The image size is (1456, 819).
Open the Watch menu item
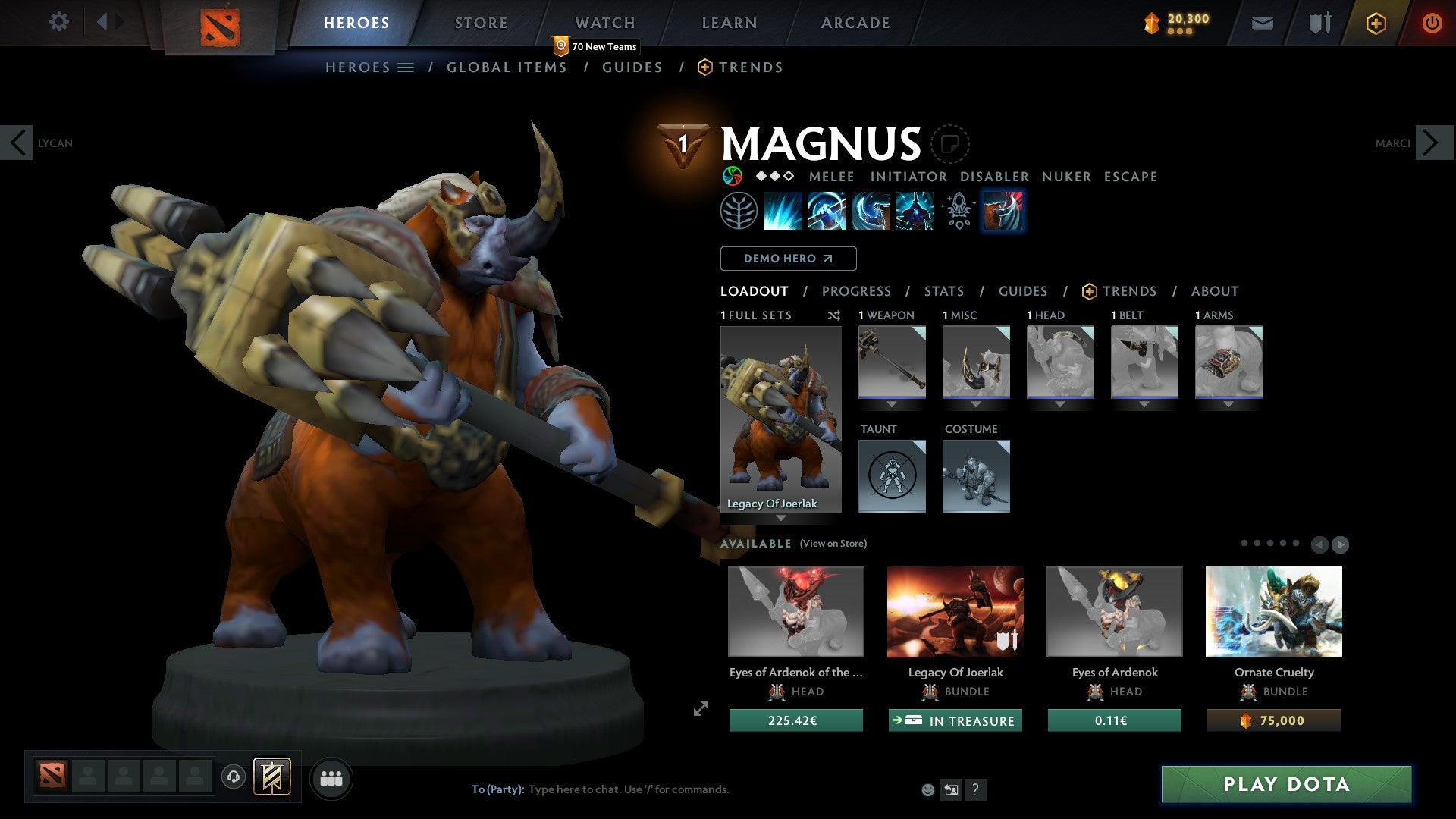tap(604, 22)
